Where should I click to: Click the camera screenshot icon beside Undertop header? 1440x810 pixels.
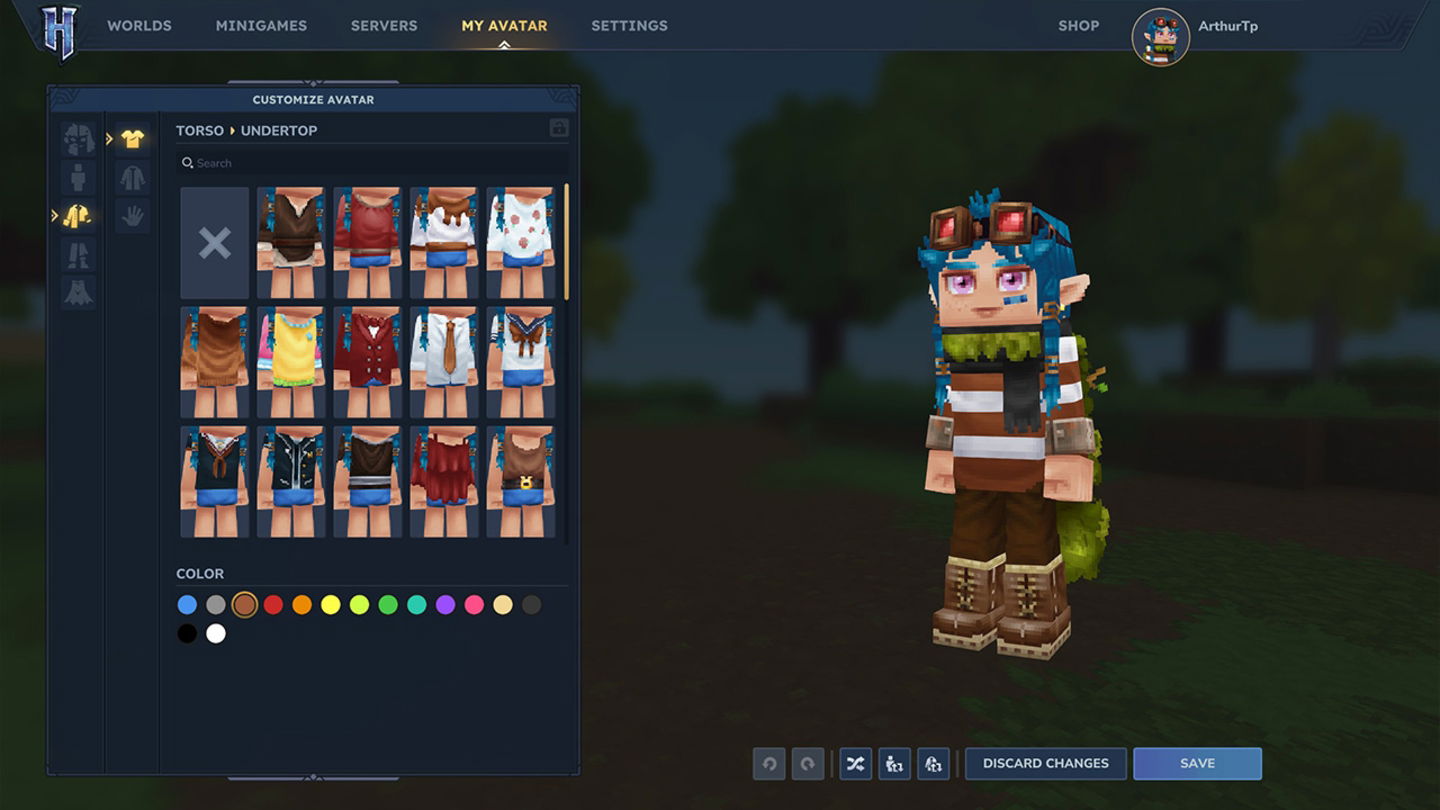[x=558, y=129]
